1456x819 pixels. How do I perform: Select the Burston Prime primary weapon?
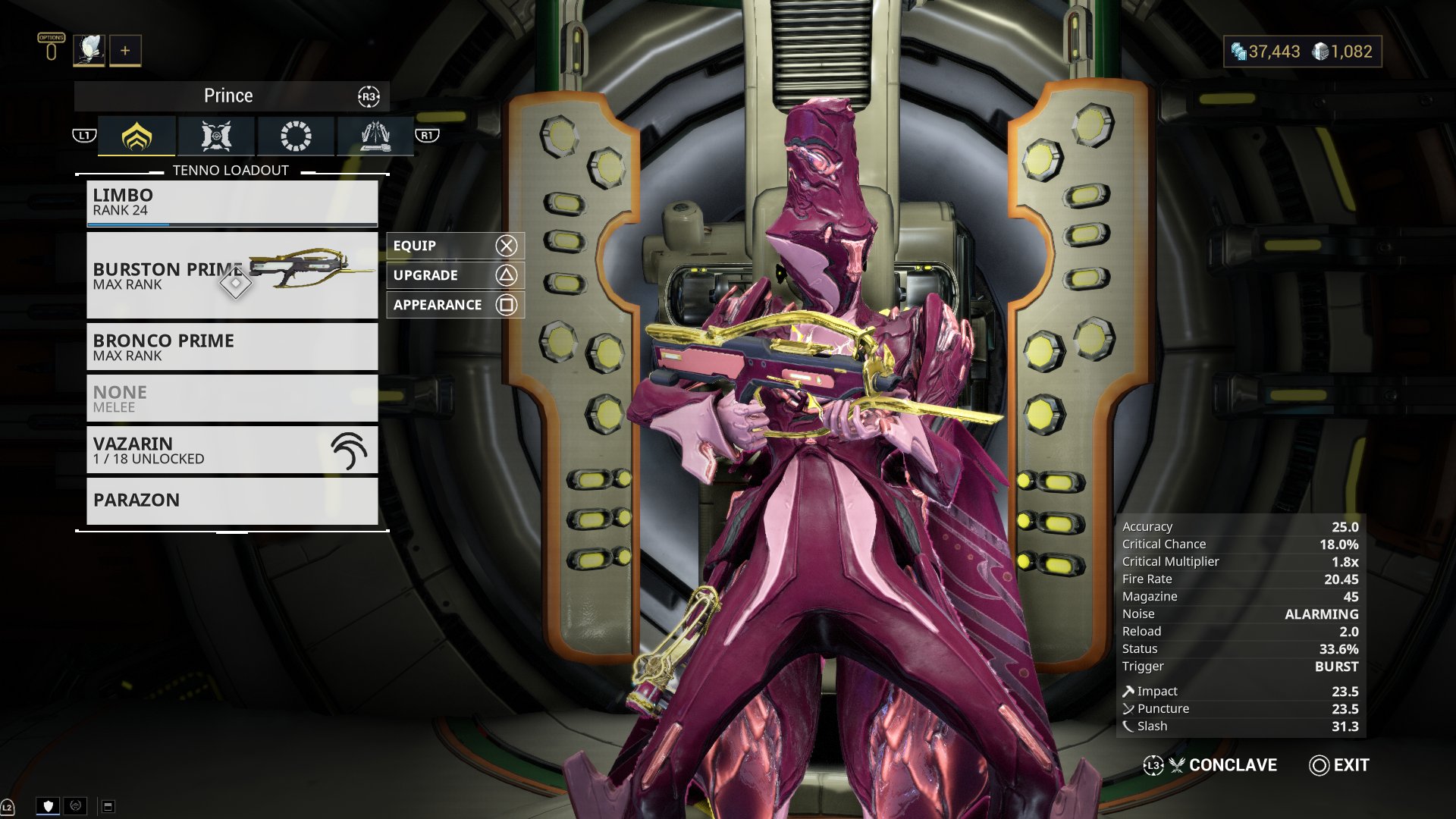click(232, 275)
